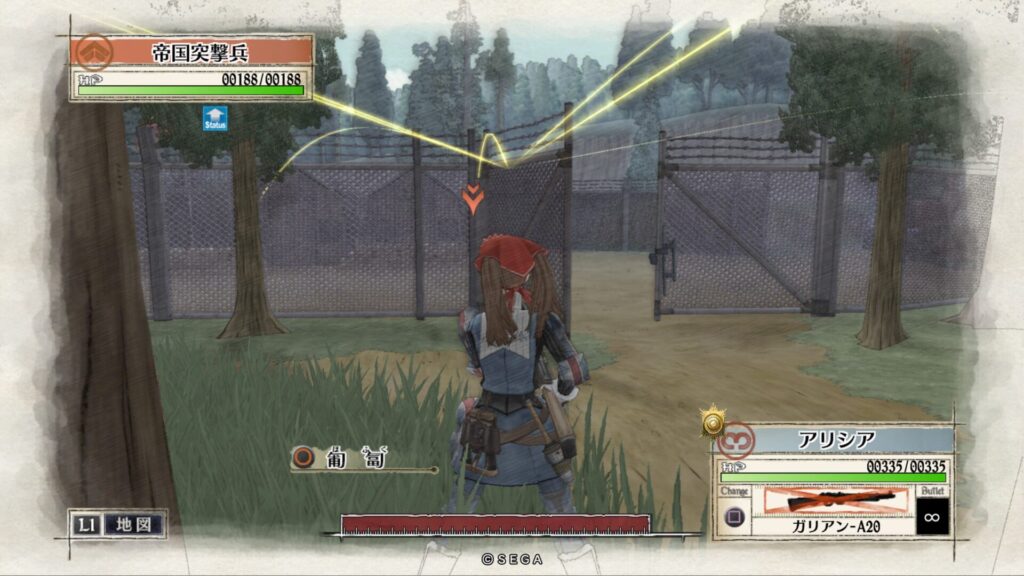Click the blue Status icon
This screenshot has height=576, width=1024.
pyautogui.click(x=214, y=118)
